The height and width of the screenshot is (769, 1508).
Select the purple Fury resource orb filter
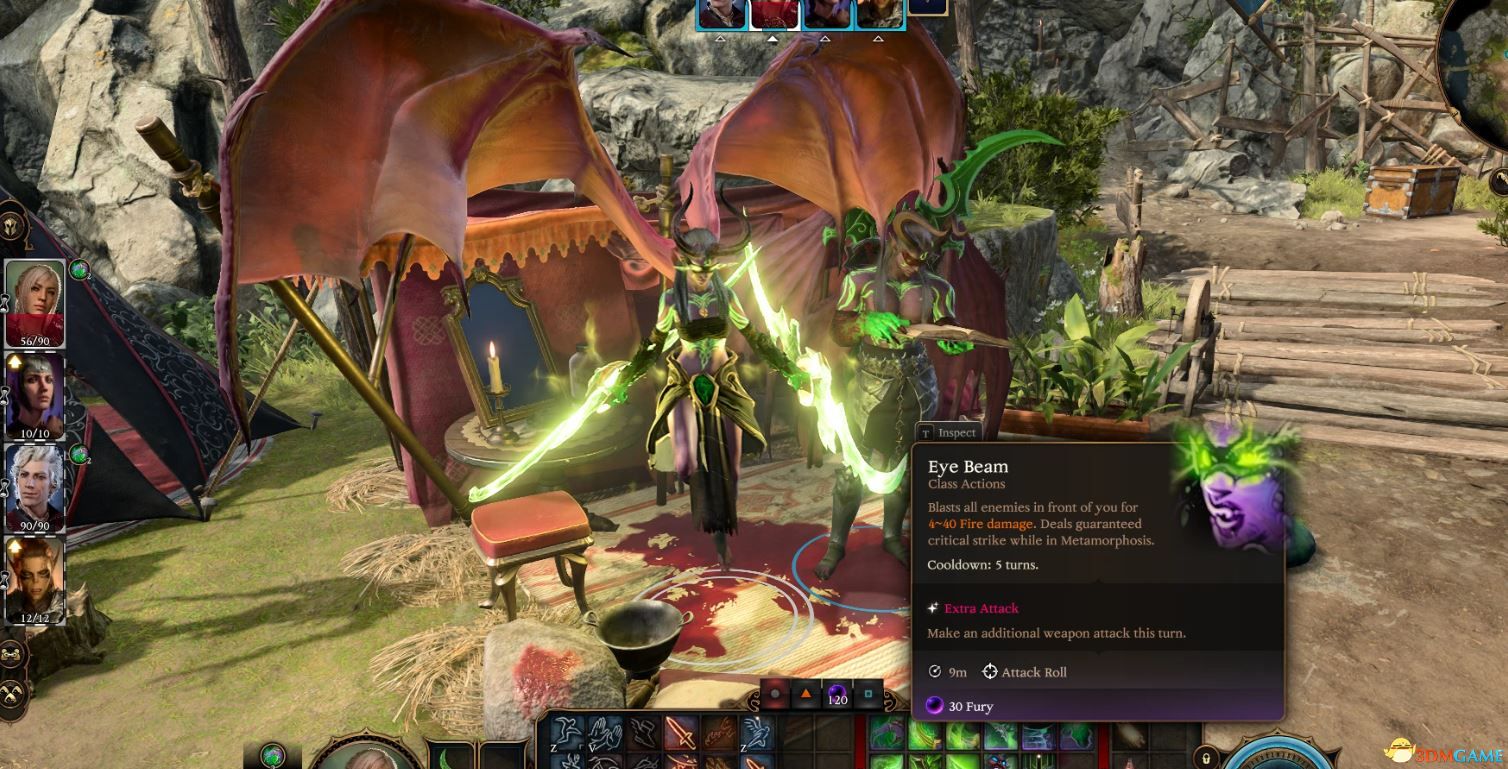(x=837, y=693)
